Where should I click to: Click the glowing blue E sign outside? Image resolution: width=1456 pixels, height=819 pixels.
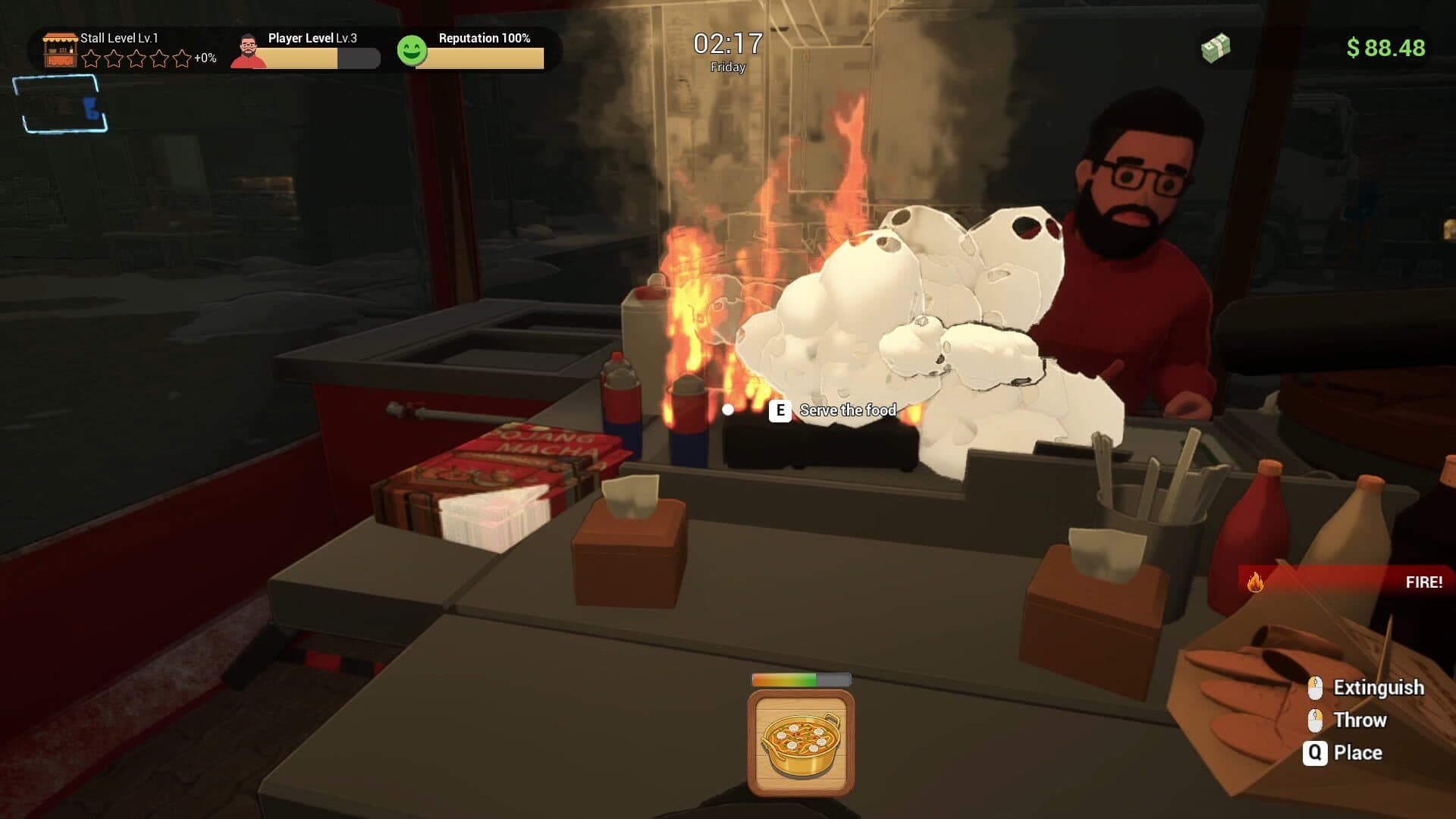[91, 109]
